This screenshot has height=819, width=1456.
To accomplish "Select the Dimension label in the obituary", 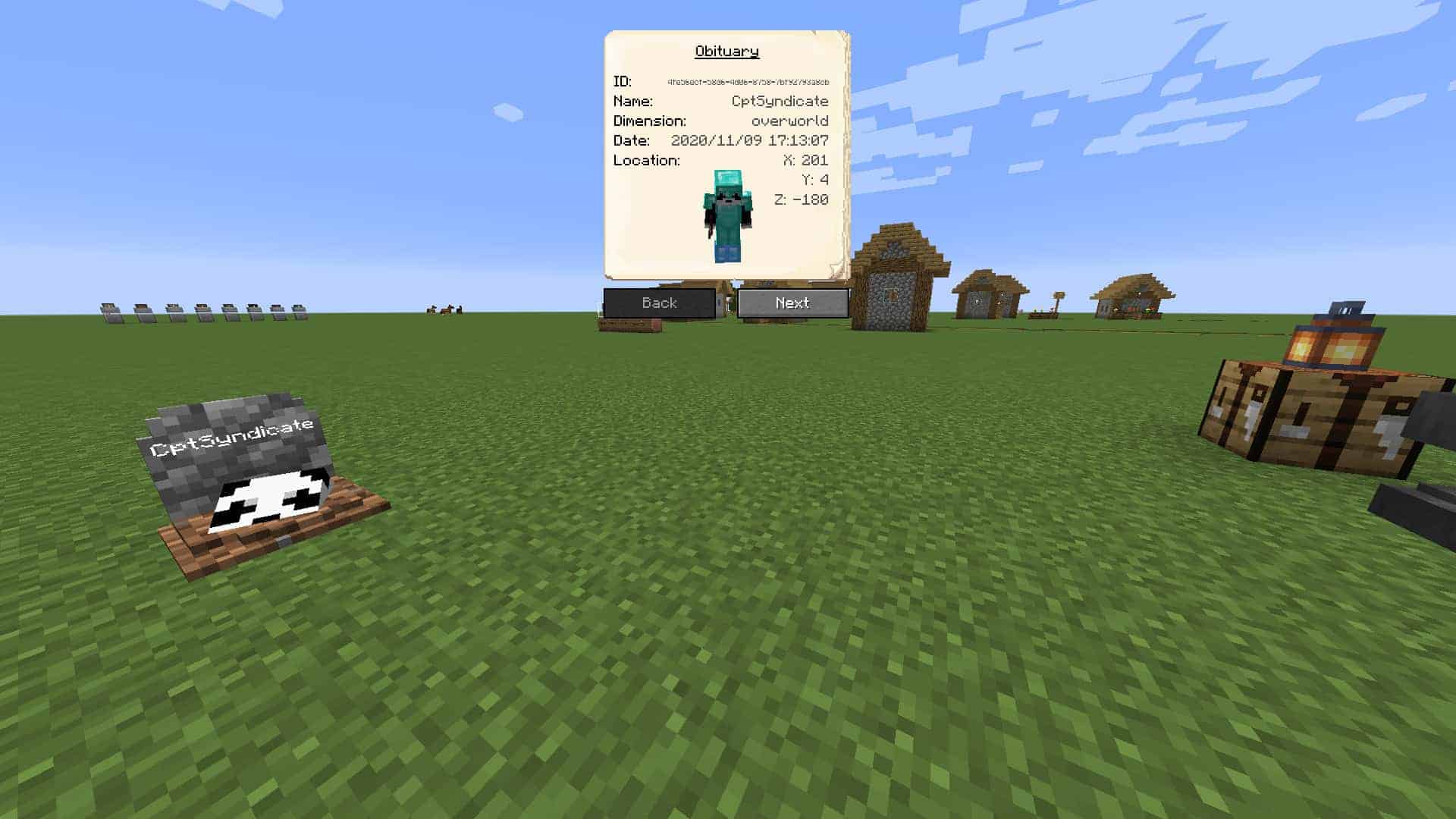I will point(650,120).
